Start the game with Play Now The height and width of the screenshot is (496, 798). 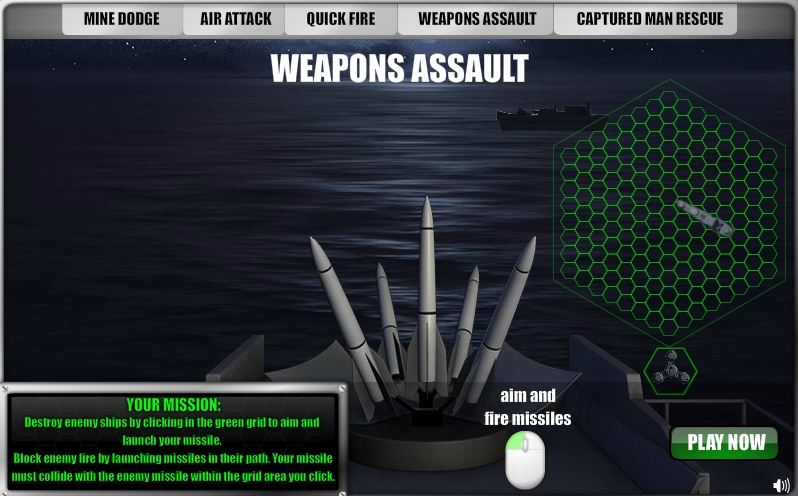point(725,443)
